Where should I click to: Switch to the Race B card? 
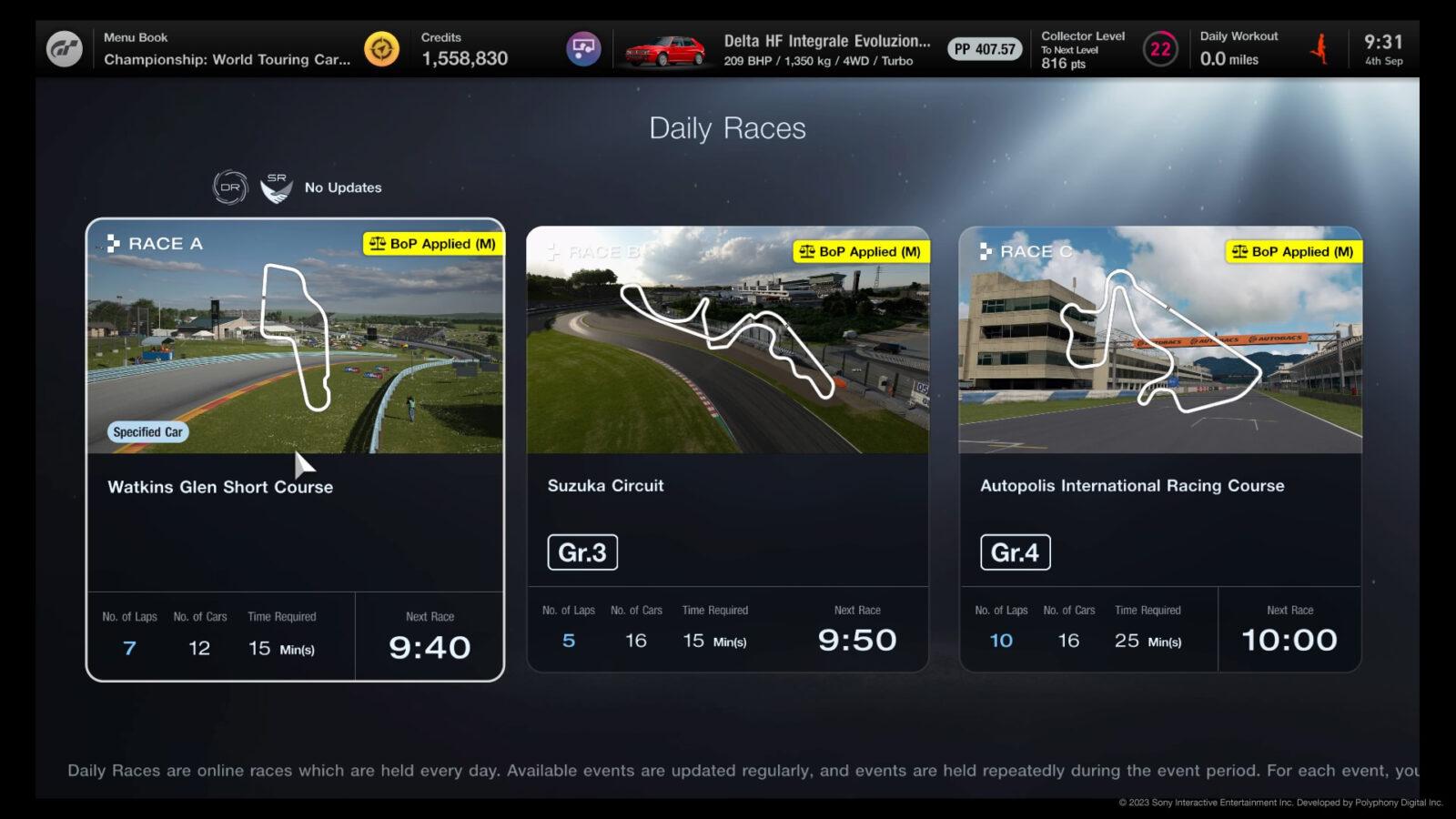(x=728, y=450)
